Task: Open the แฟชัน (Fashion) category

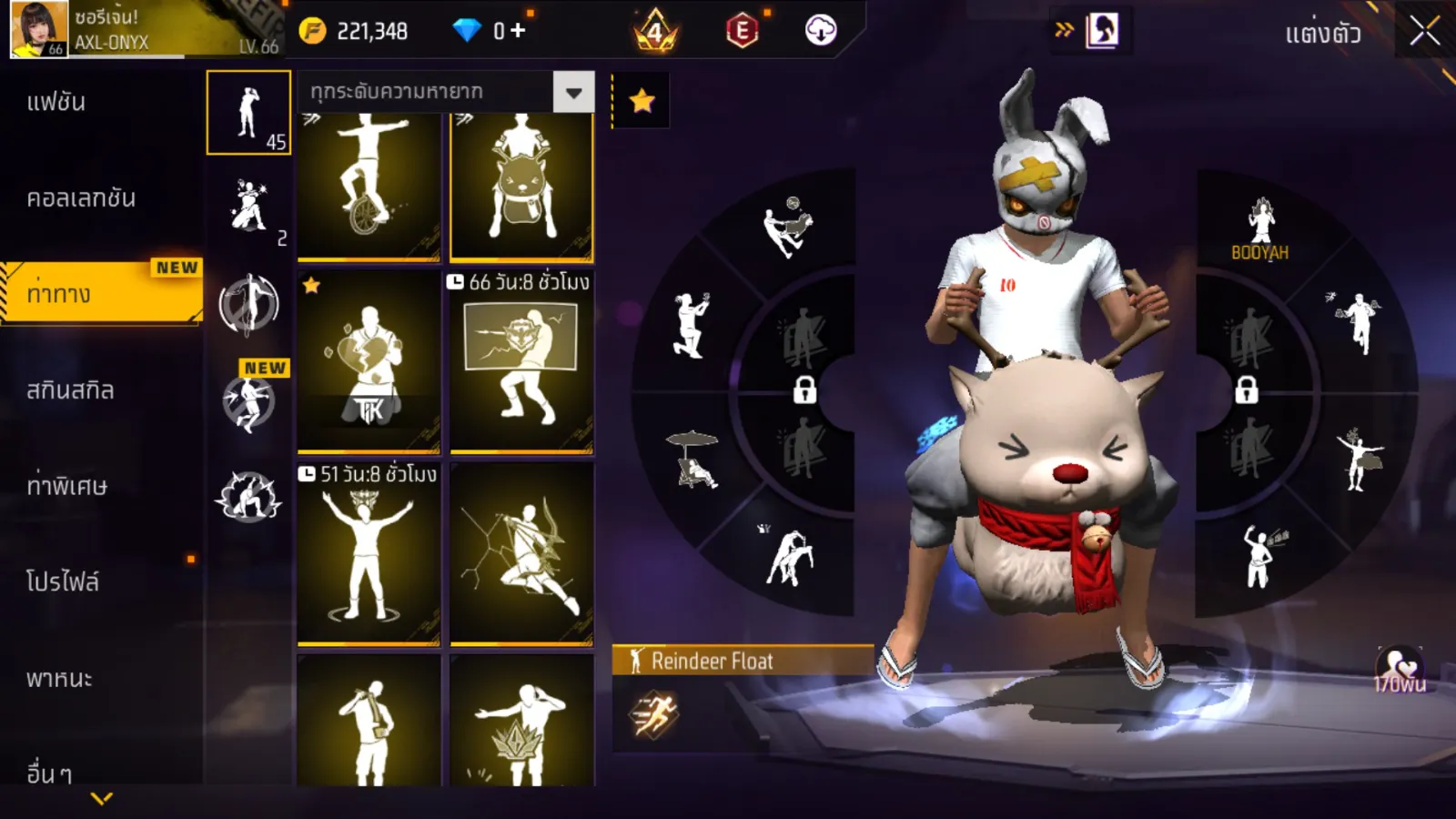Action: tap(56, 102)
